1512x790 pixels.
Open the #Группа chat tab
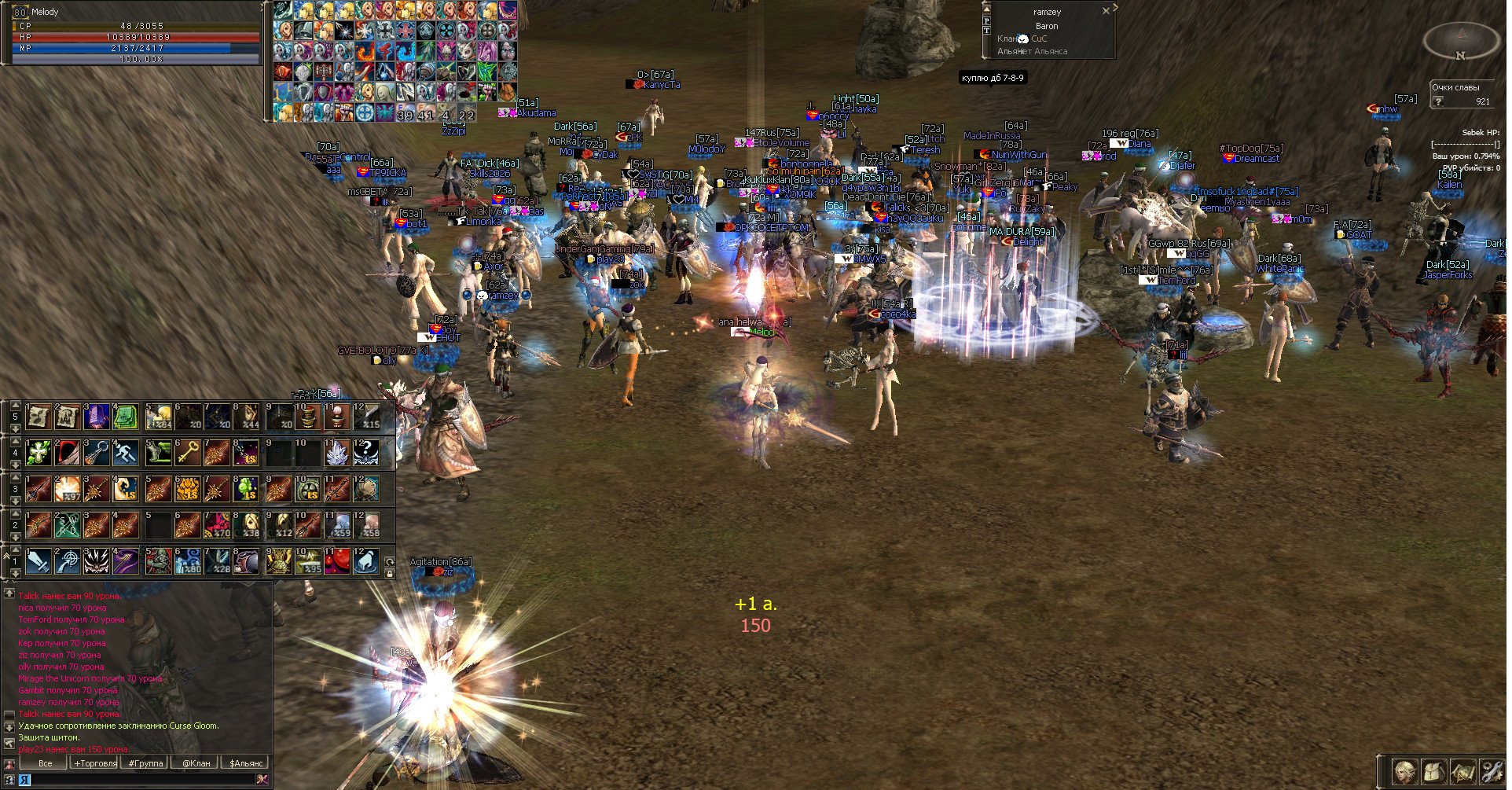tap(145, 762)
